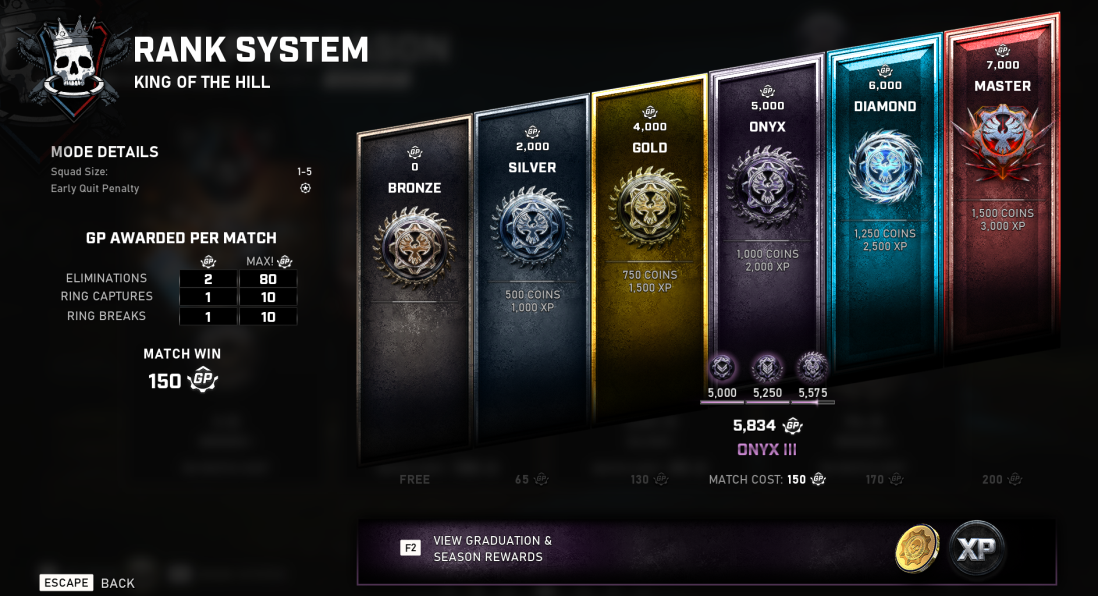1098x596 pixels.
Task: Select the Bronze rank panel
Action: coord(414,290)
